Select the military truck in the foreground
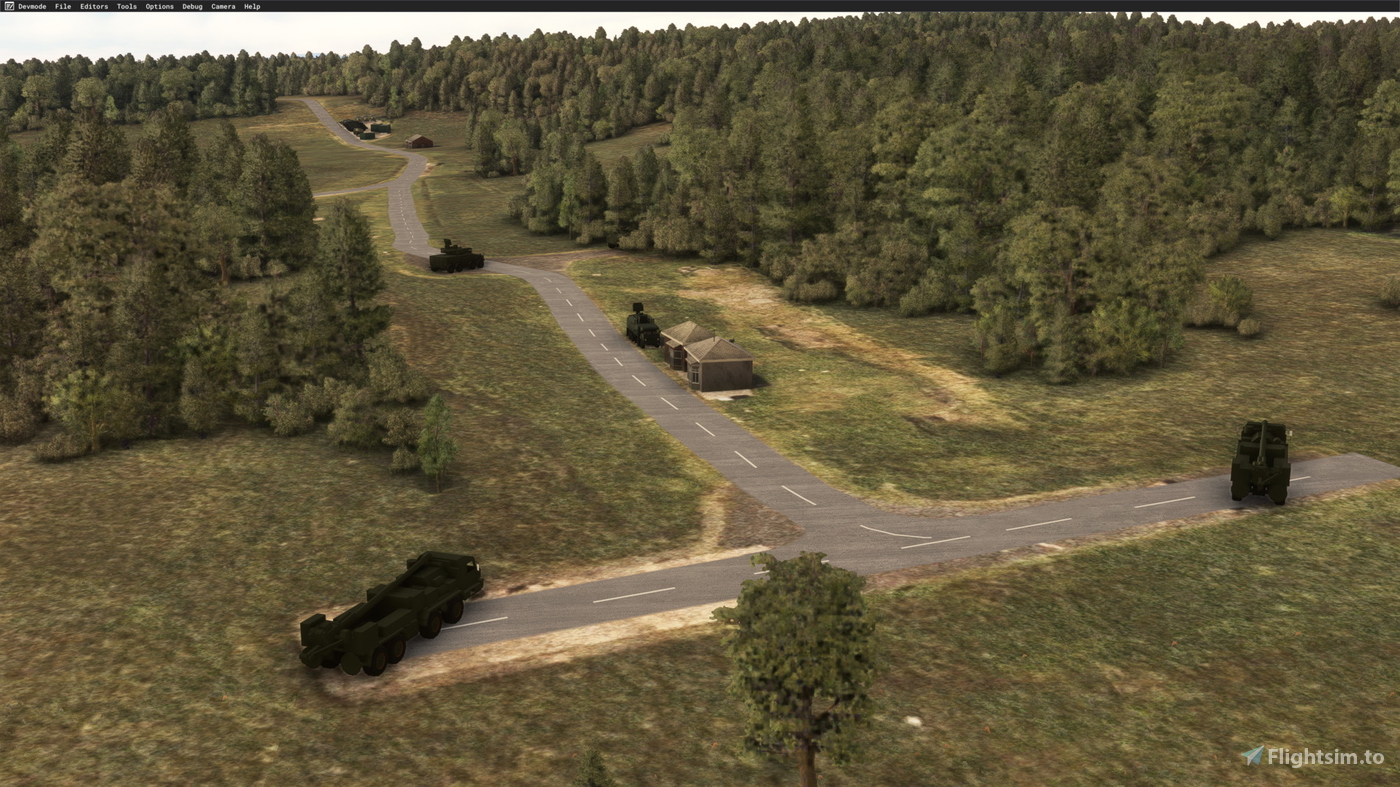This screenshot has height=787, width=1400. tap(390, 615)
